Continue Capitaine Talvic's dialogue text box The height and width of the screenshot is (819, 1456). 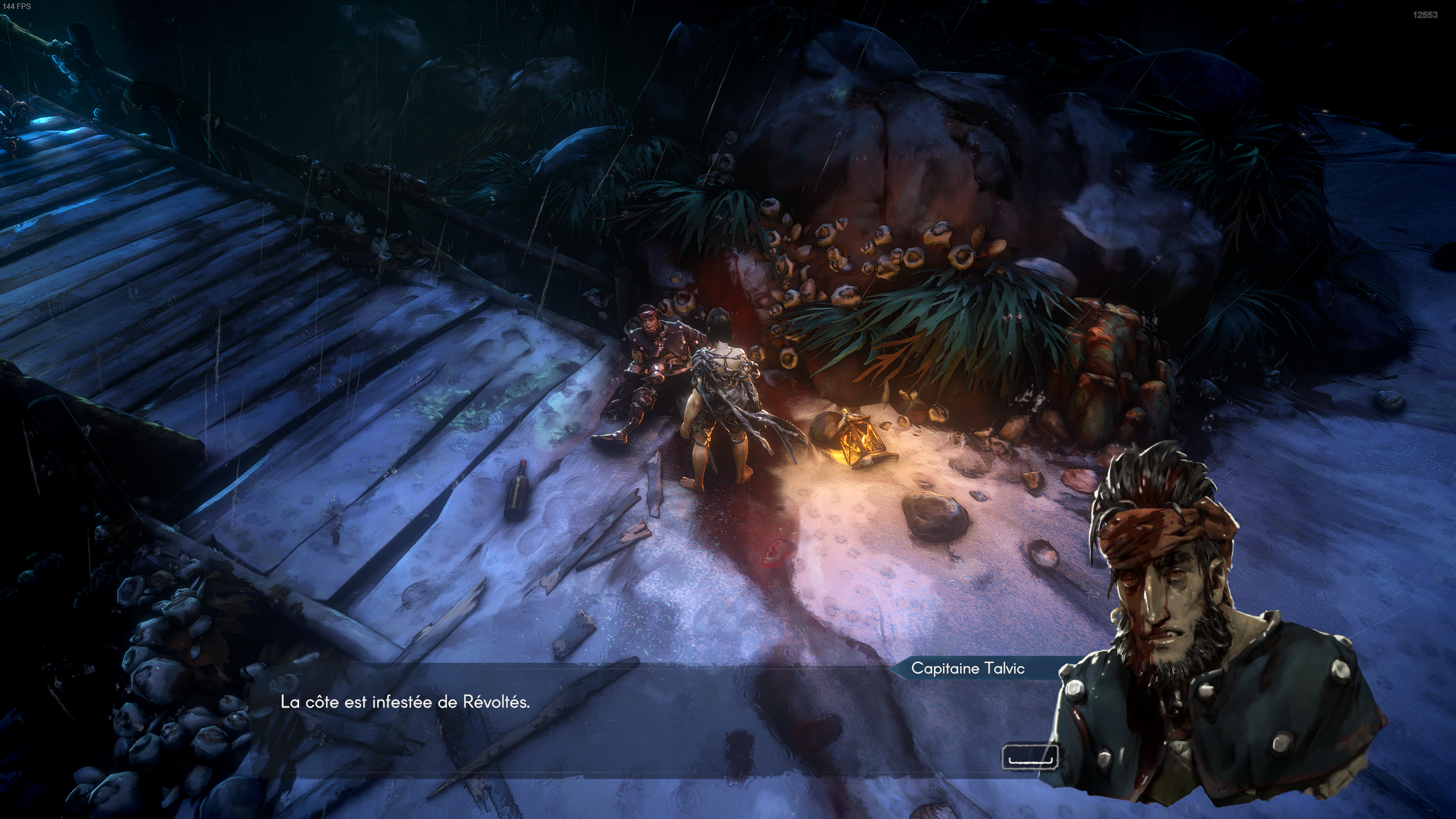coord(1029,758)
